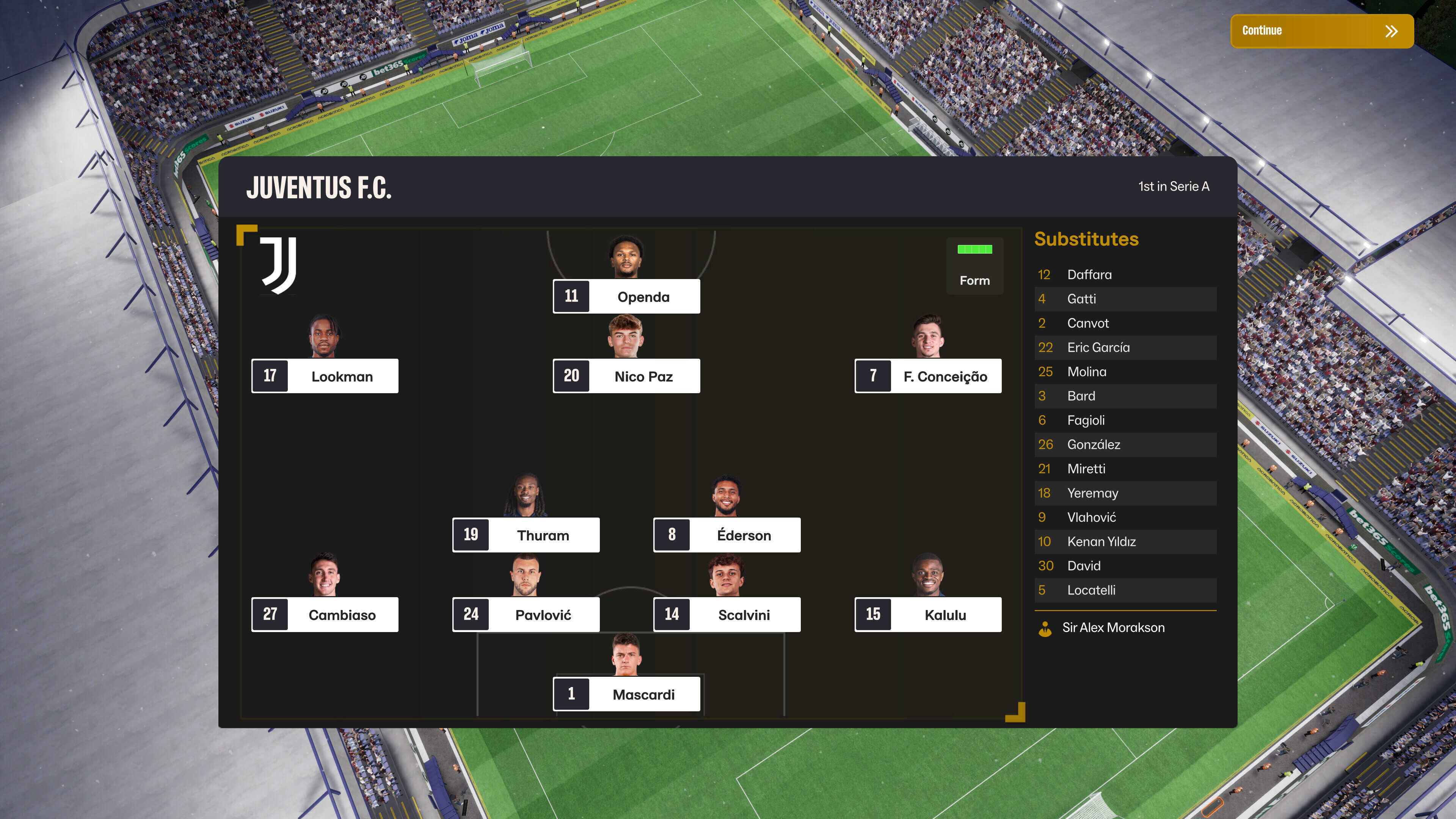This screenshot has width=1456, height=819.
Task: Select Nico Paz in the lineup
Action: click(626, 376)
